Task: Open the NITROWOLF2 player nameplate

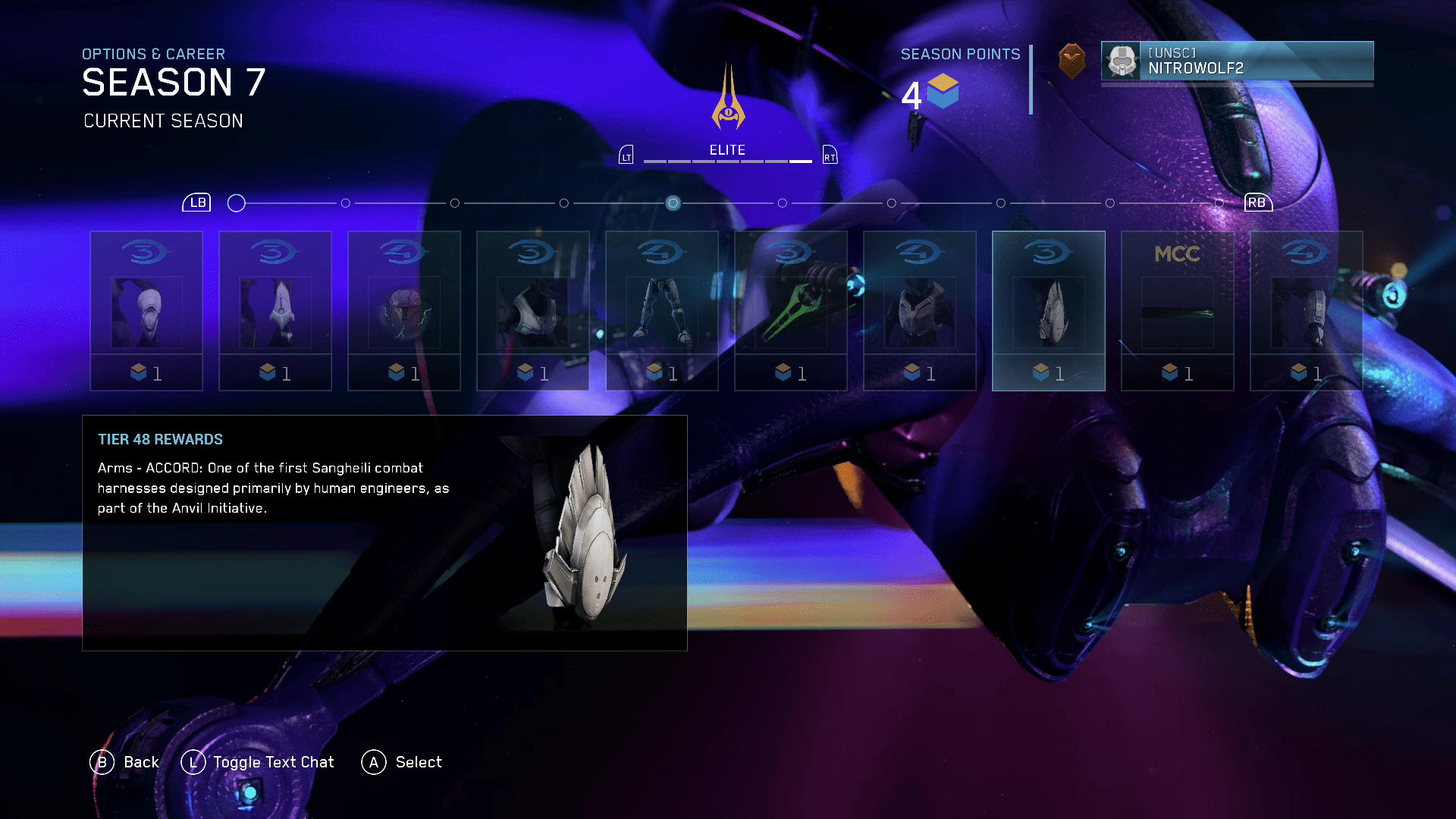Action: [x=1237, y=61]
